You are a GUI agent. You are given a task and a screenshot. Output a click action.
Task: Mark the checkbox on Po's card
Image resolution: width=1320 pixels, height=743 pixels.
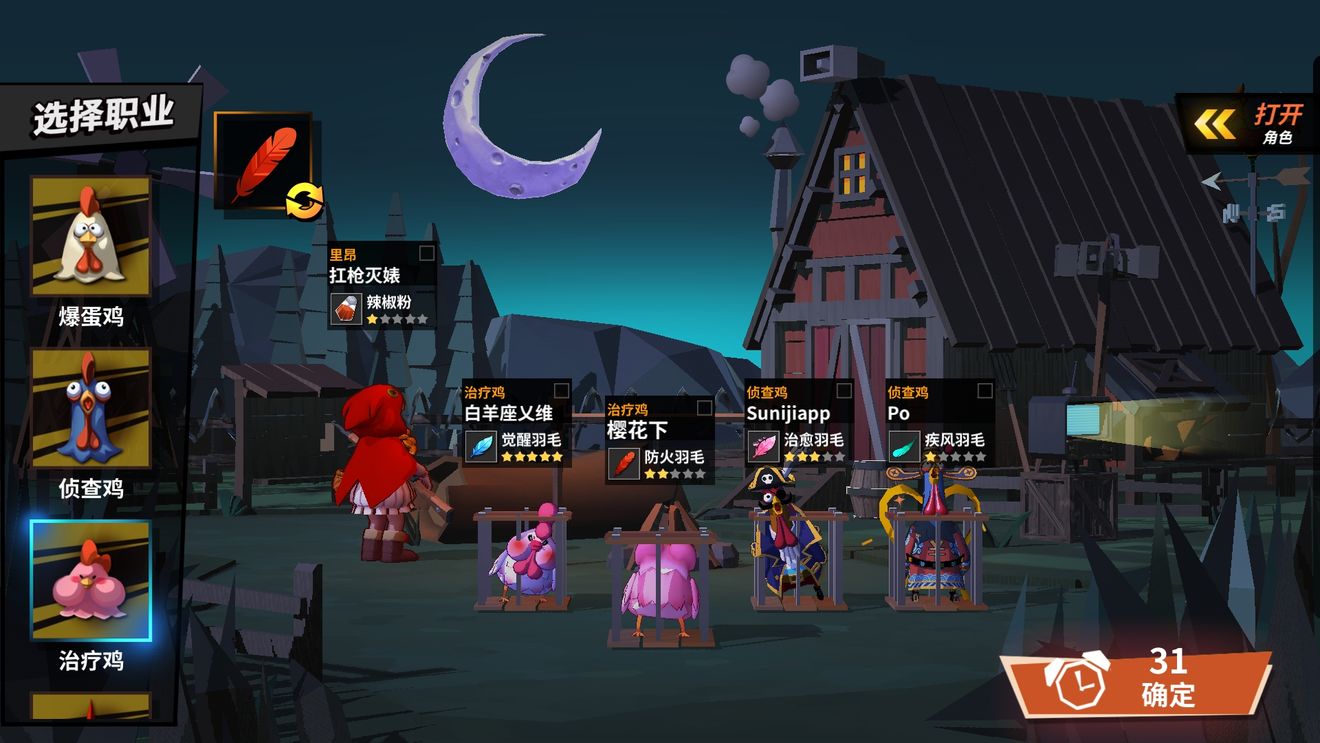(x=985, y=391)
